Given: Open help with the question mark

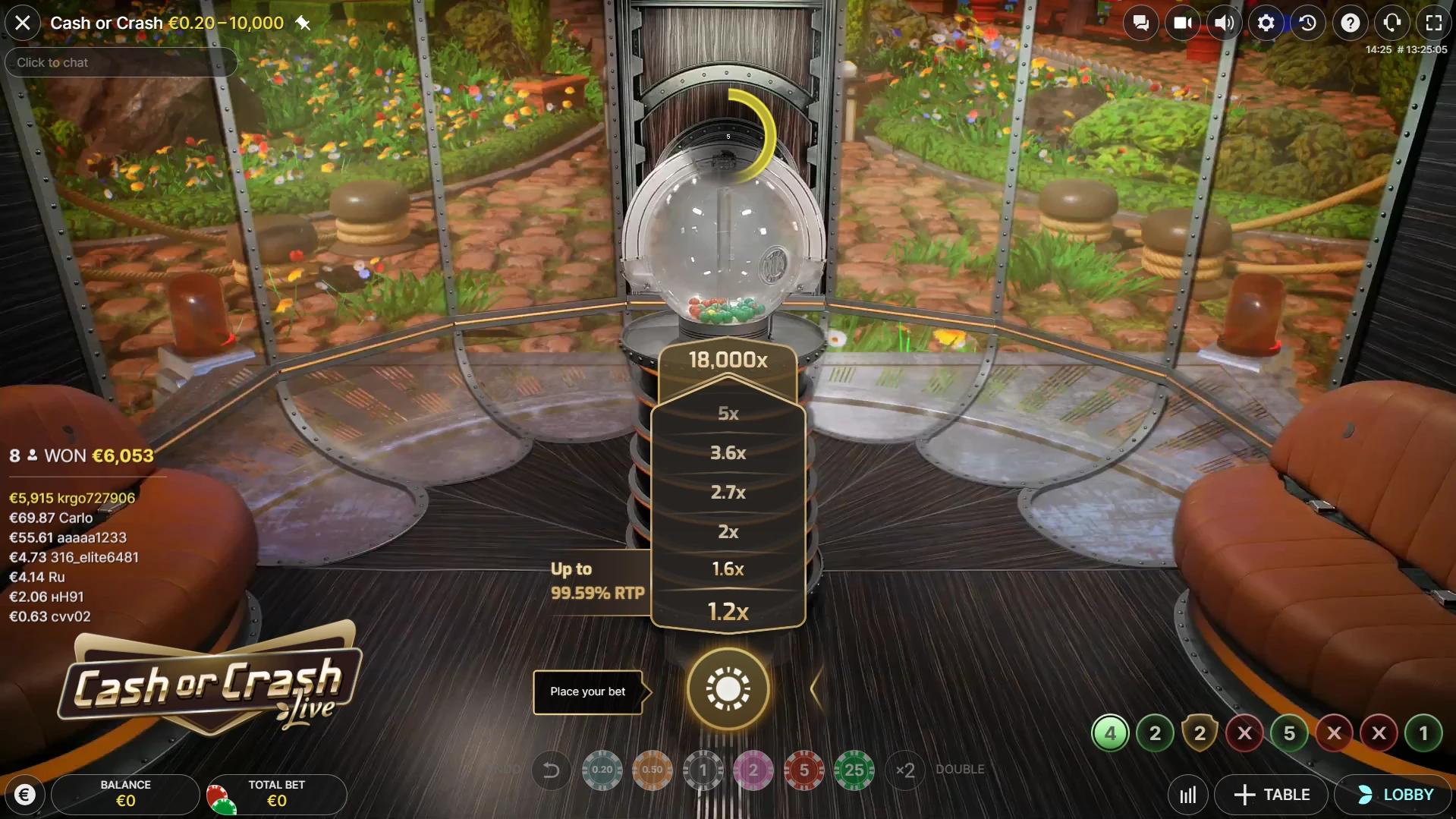Looking at the screenshot, I should click(1350, 23).
